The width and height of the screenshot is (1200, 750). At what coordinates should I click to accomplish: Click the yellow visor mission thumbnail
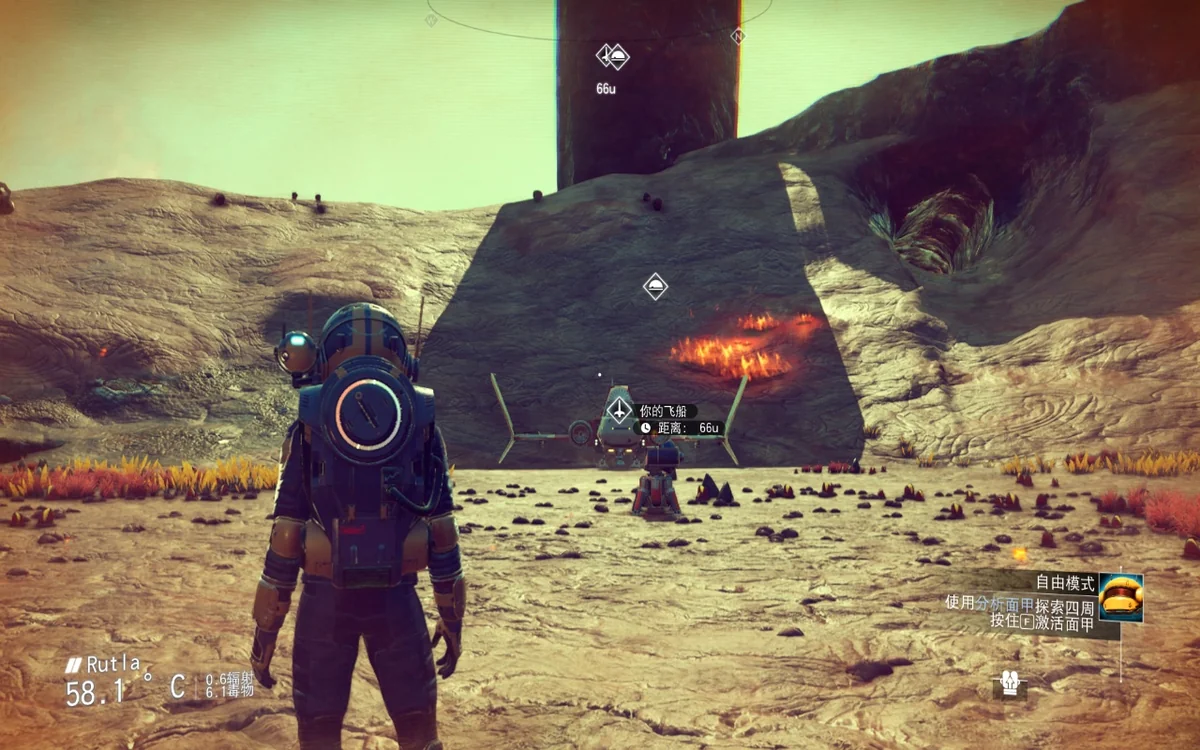pos(1120,597)
